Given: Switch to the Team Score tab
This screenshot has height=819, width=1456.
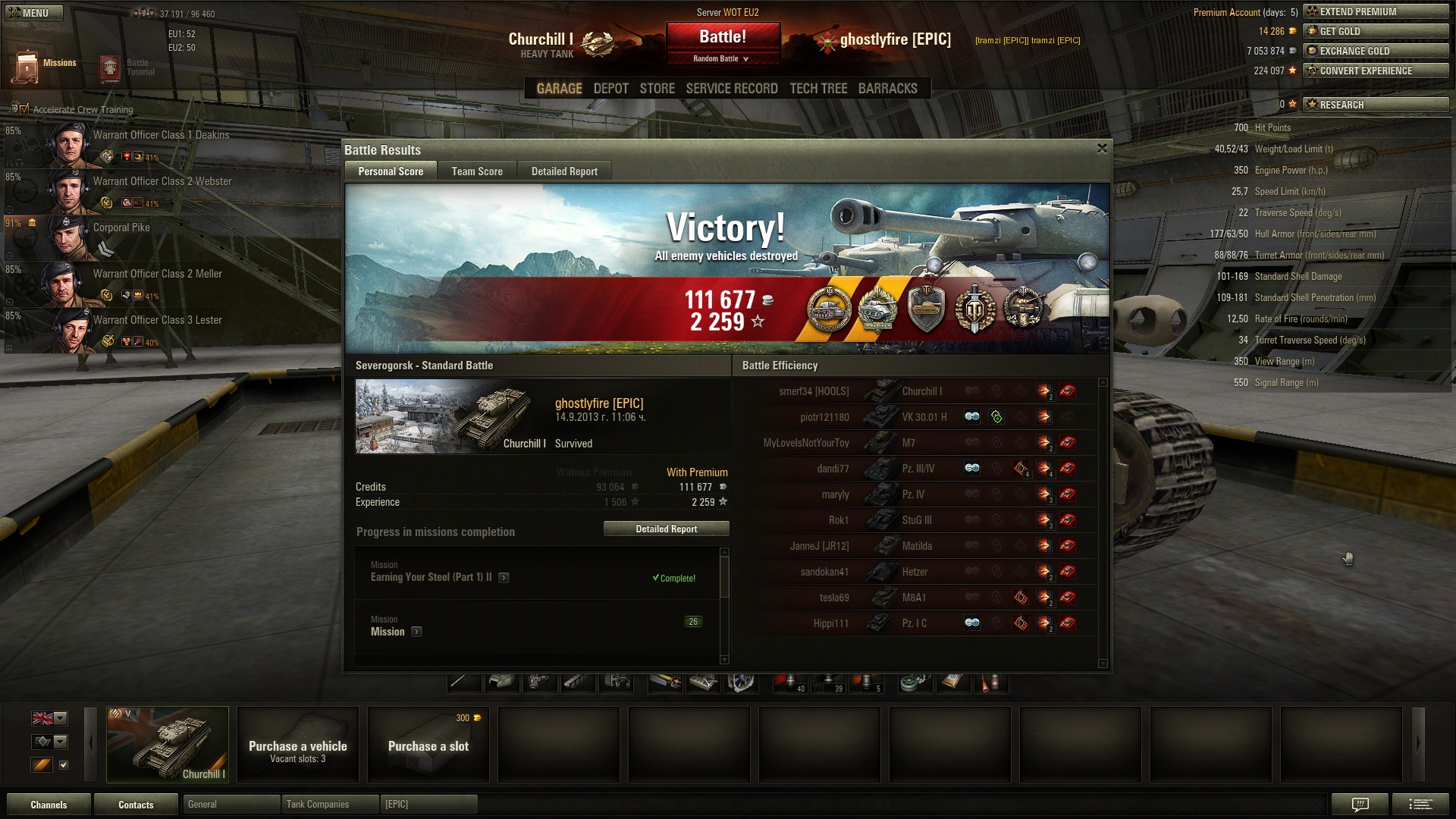Looking at the screenshot, I should pos(477,171).
